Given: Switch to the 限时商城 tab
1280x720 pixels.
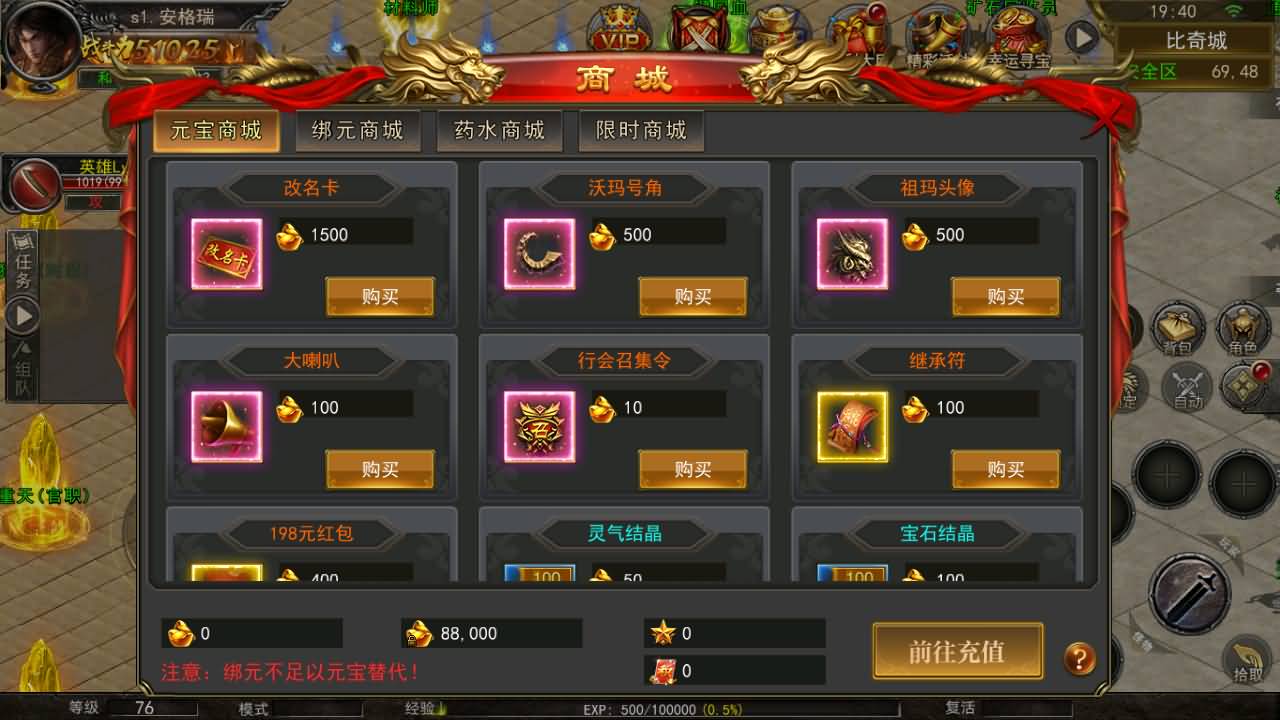Looking at the screenshot, I should 641,130.
